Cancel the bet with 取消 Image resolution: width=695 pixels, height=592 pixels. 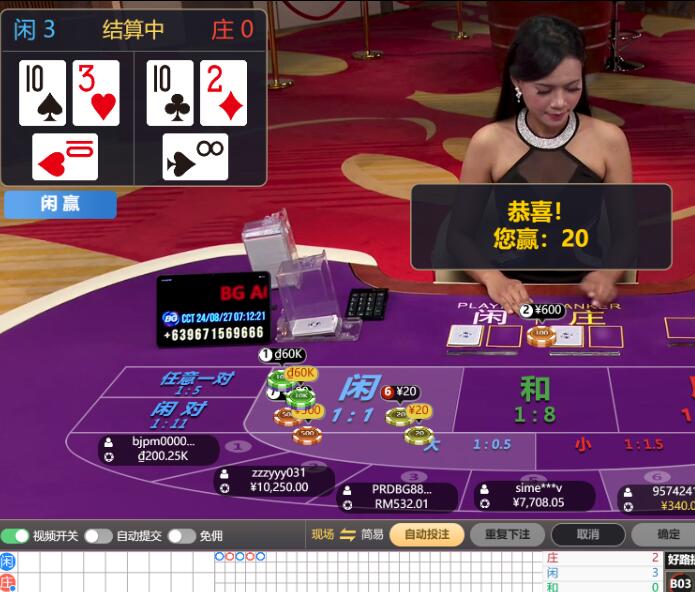point(588,534)
